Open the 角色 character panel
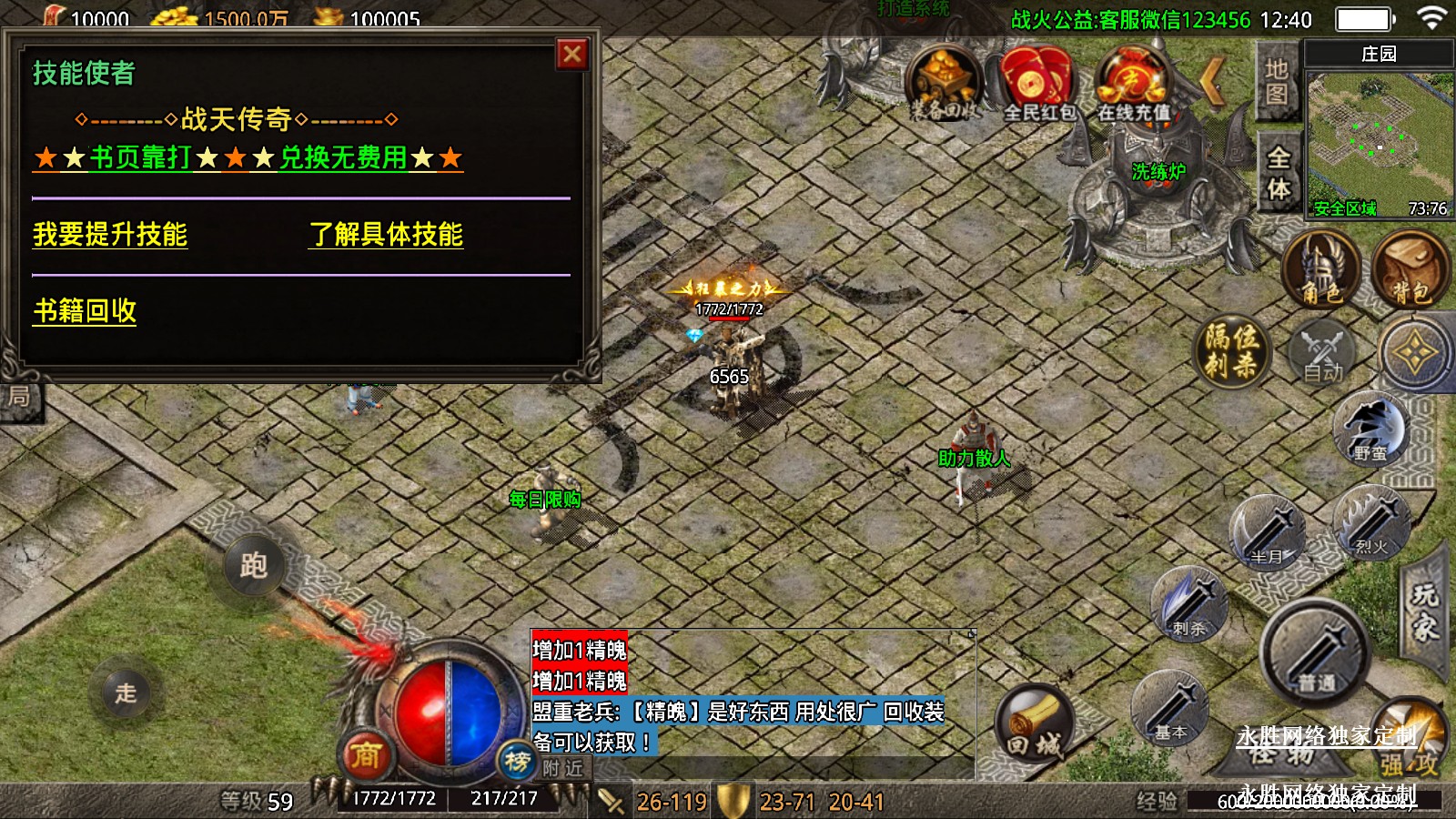 click(1320, 270)
